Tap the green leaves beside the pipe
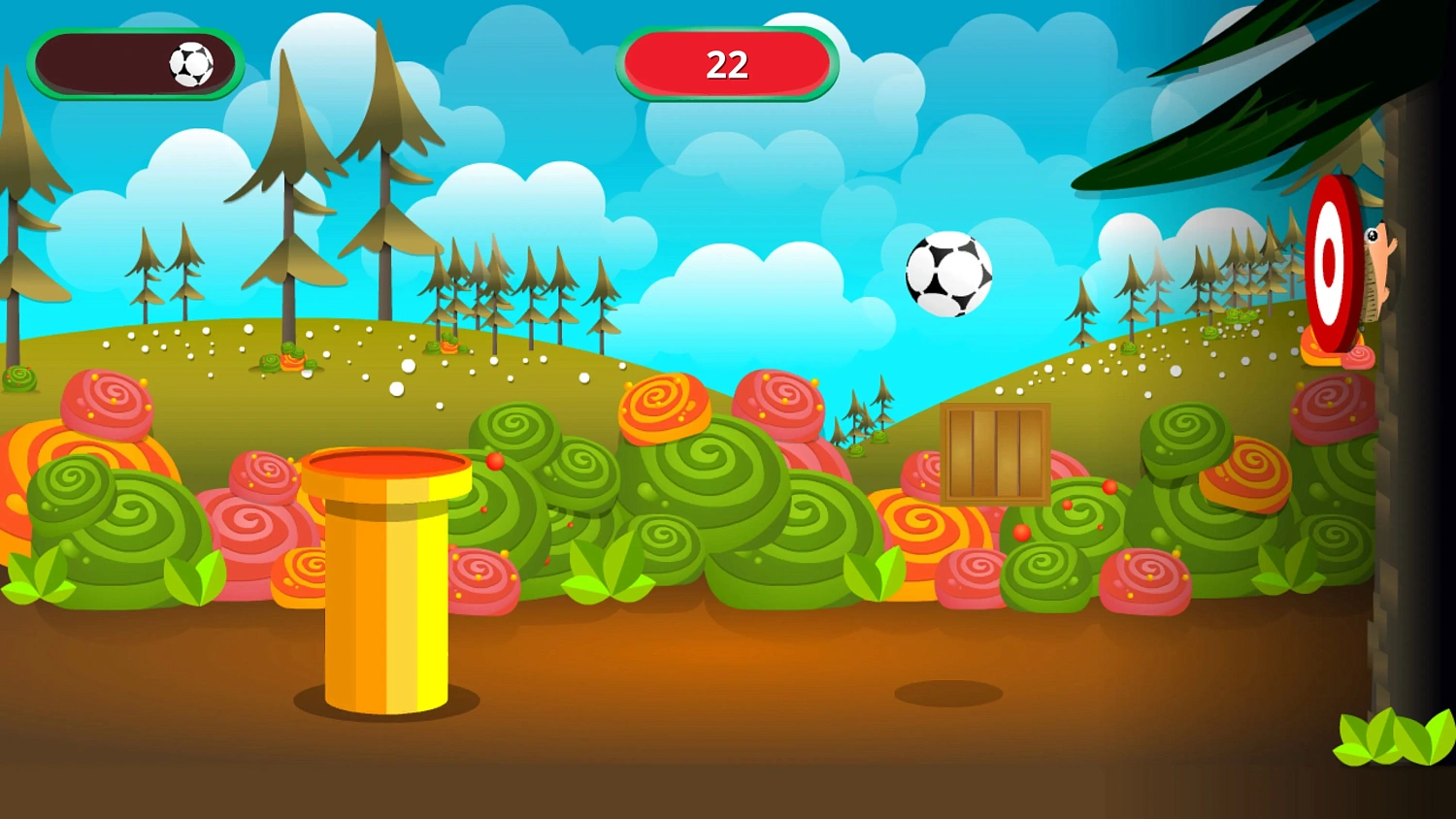Viewport: 1456px width, 819px height. coord(194,577)
